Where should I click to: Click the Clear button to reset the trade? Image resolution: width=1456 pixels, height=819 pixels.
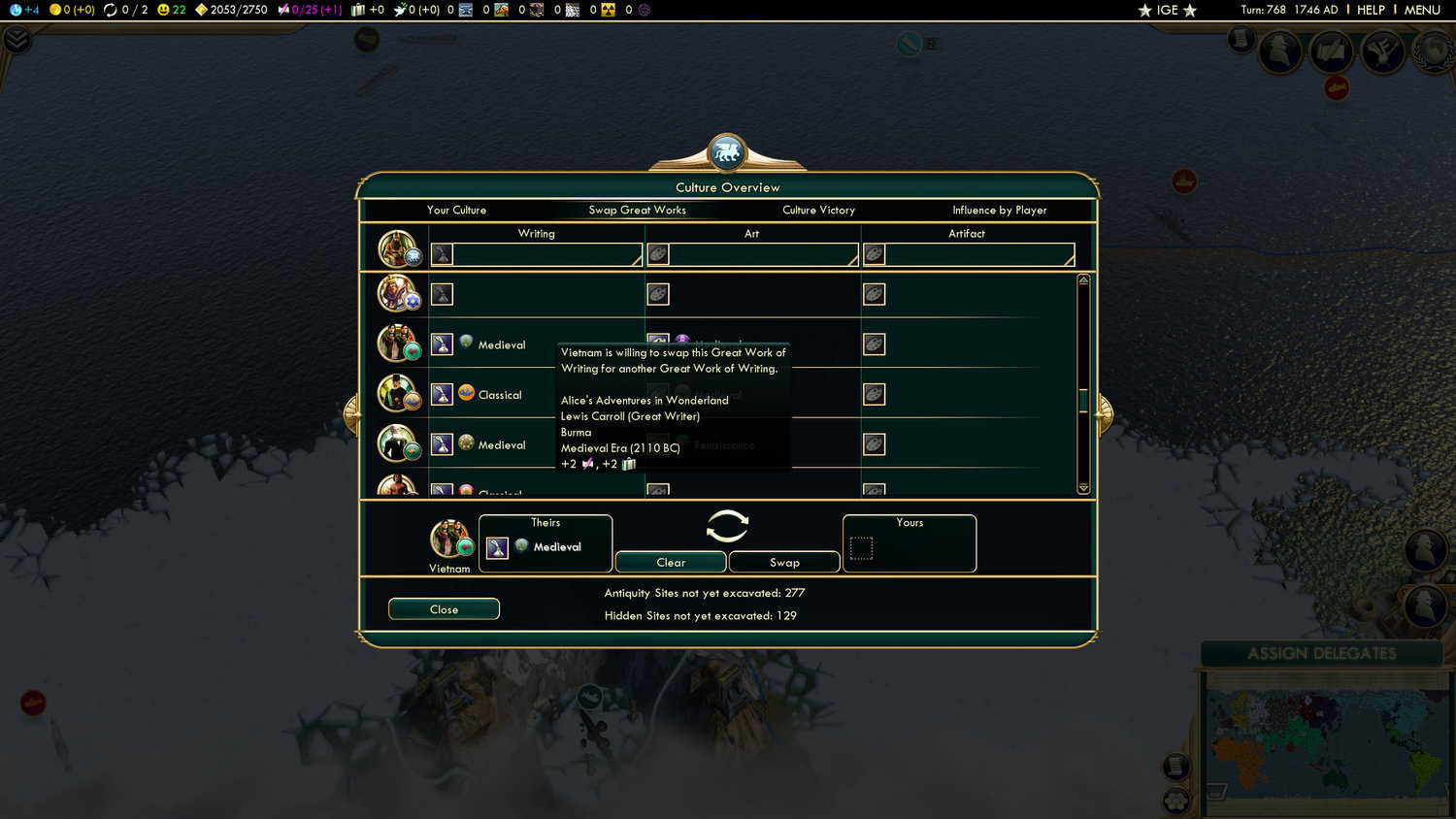[x=670, y=562]
